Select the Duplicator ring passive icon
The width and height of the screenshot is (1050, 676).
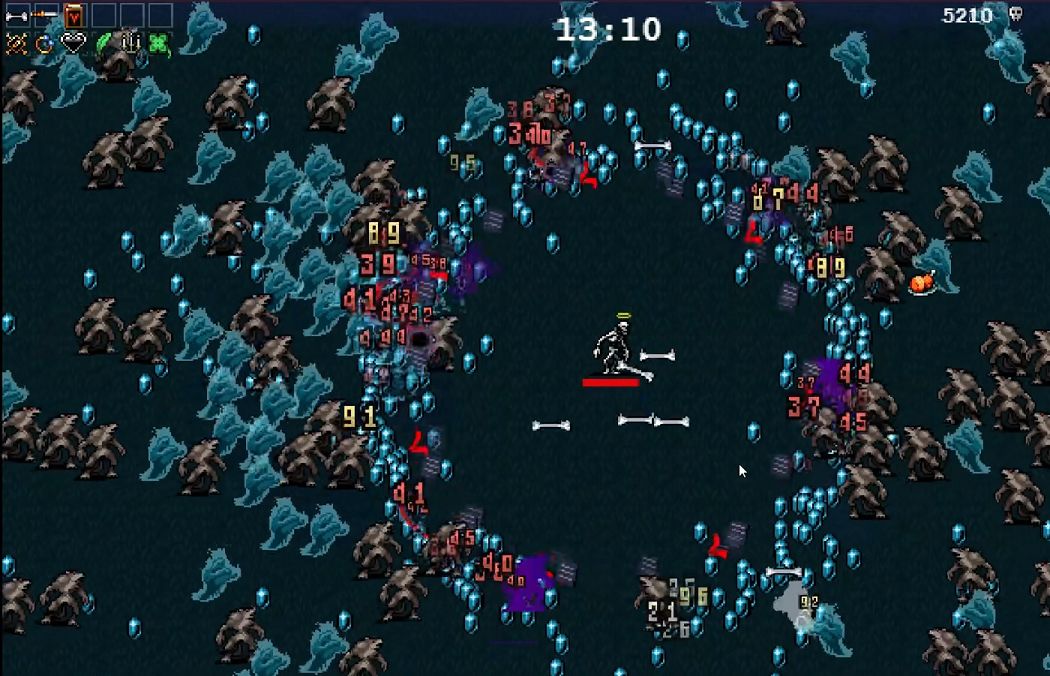point(44,44)
